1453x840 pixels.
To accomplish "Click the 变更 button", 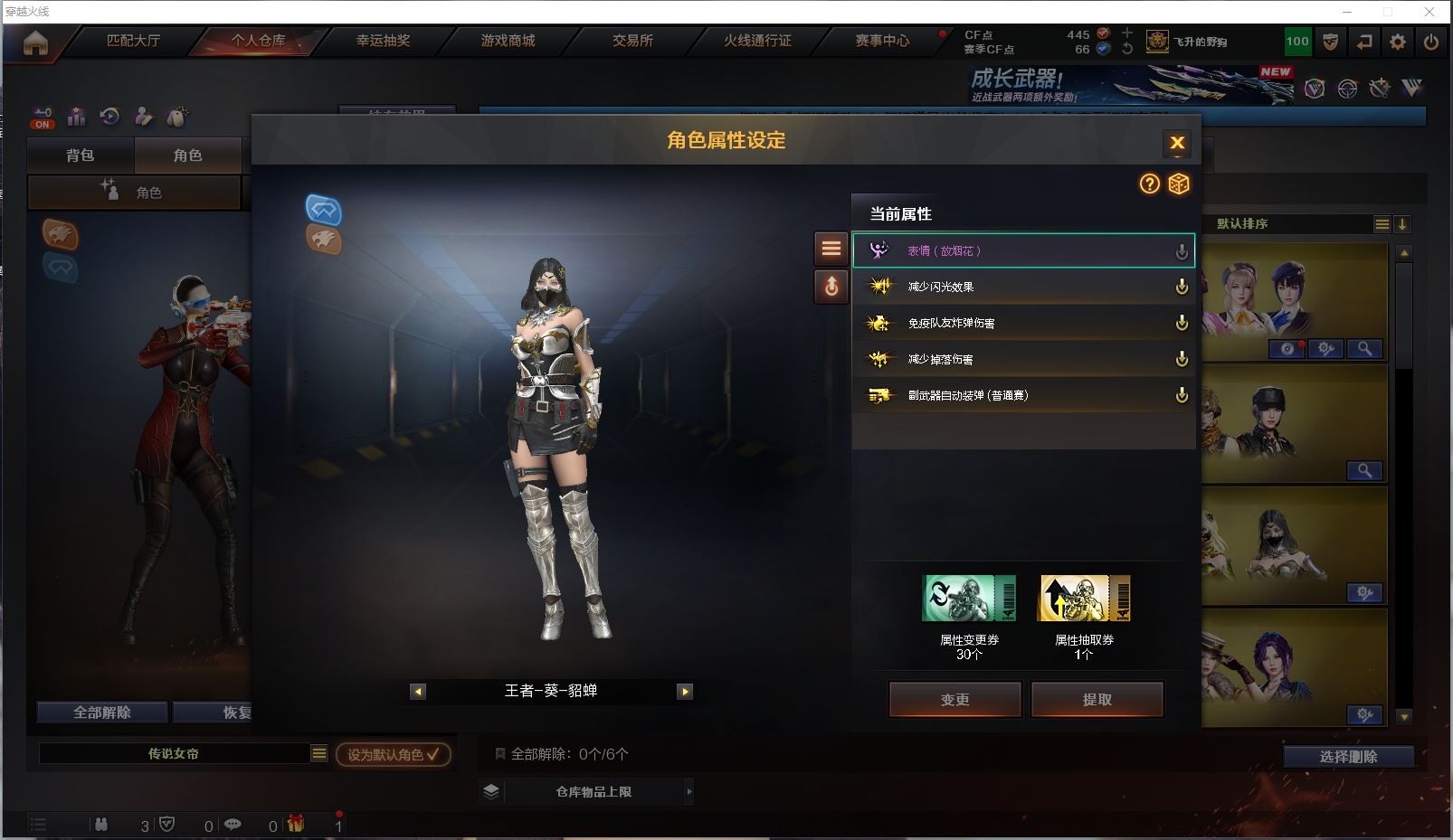I will click(954, 699).
